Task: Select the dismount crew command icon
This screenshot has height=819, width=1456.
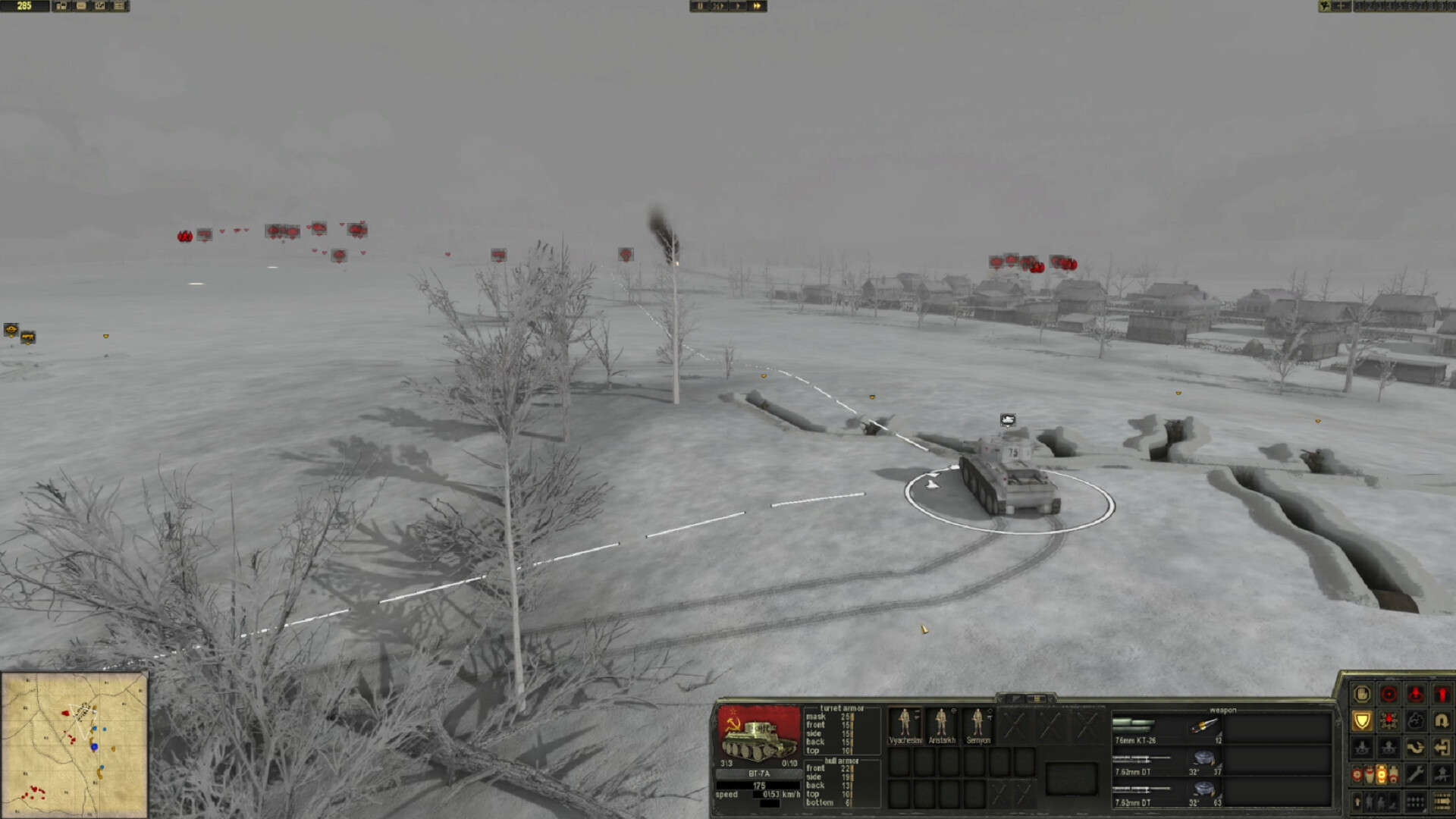Action: click(x=1389, y=747)
